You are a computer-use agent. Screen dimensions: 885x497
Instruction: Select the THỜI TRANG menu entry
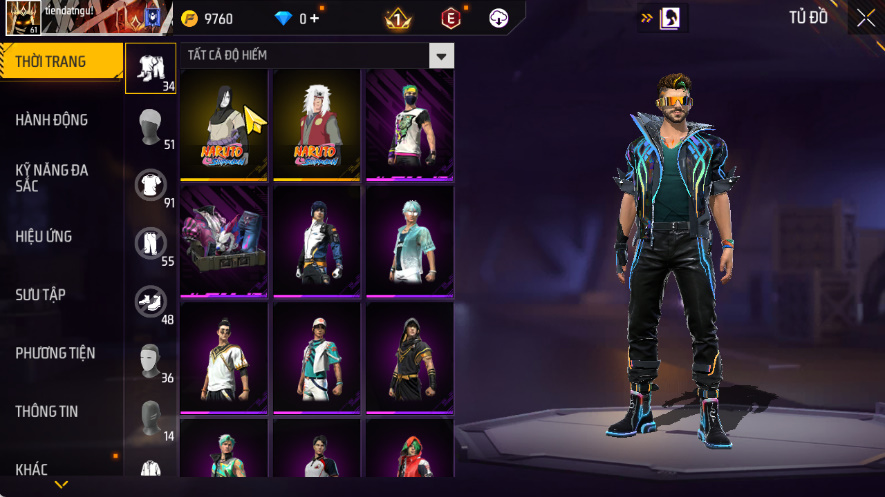pos(52,62)
